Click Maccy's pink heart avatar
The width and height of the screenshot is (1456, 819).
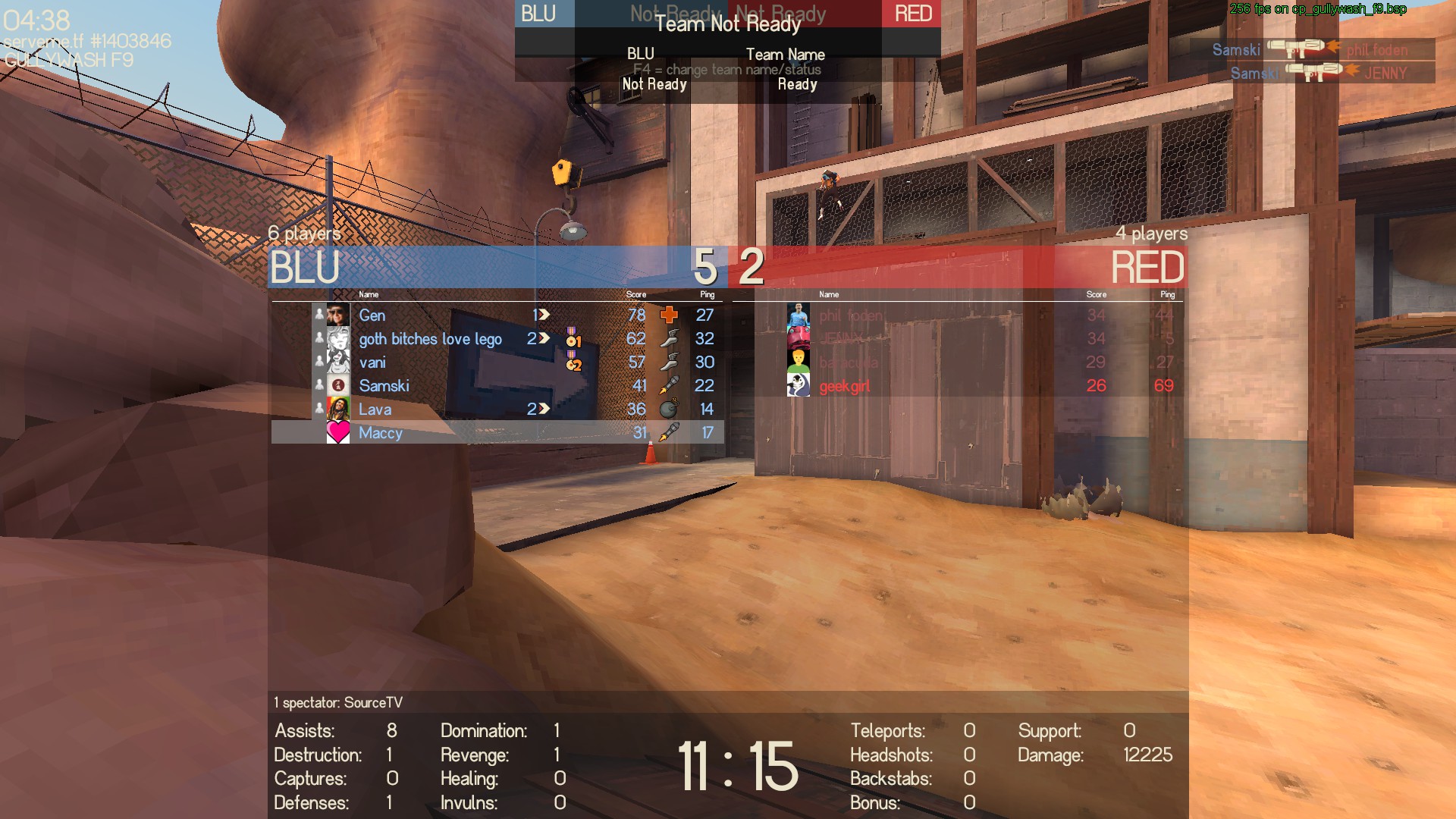(338, 432)
